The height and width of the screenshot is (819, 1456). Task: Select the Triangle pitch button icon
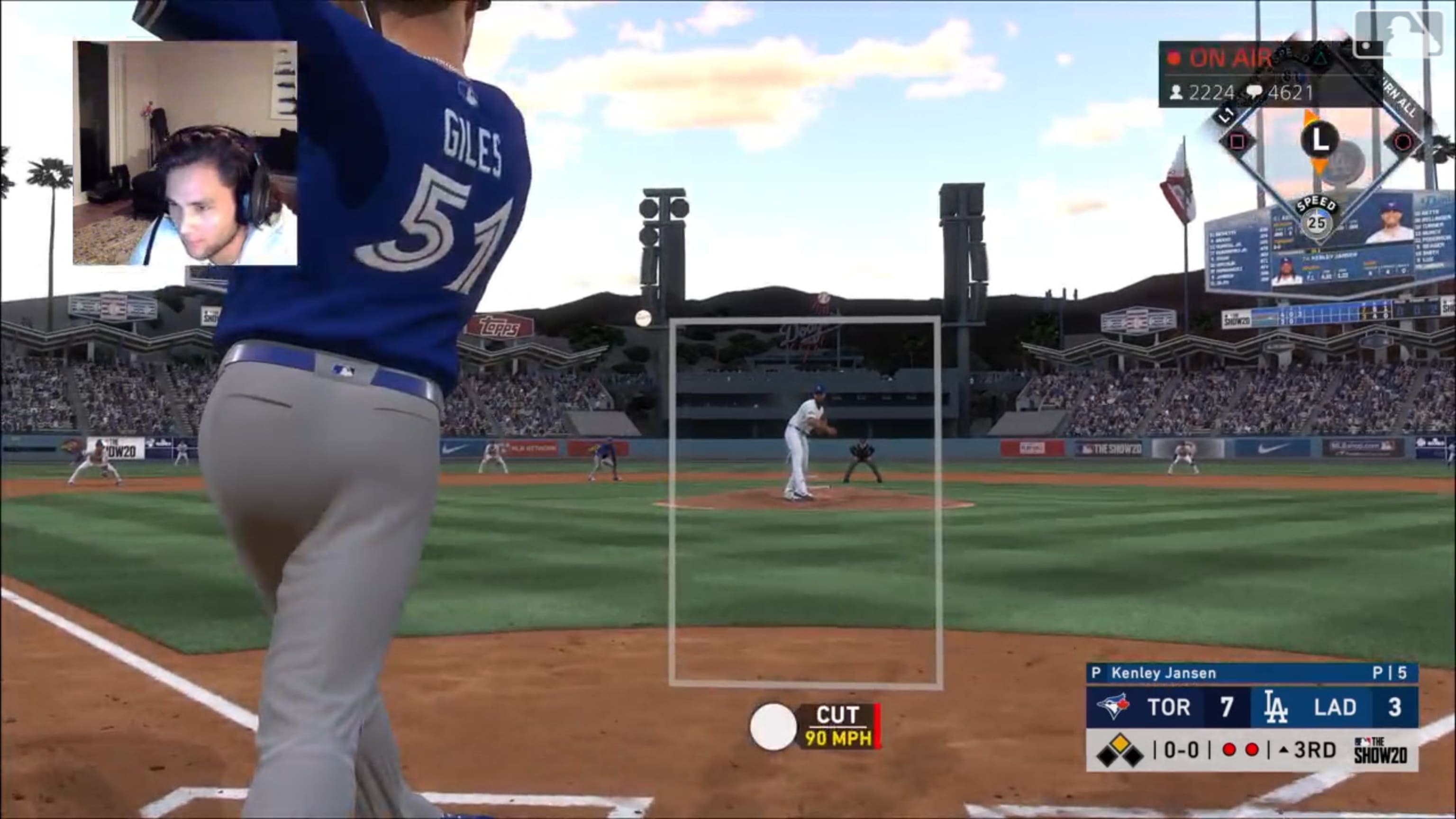(x=1321, y=59)
